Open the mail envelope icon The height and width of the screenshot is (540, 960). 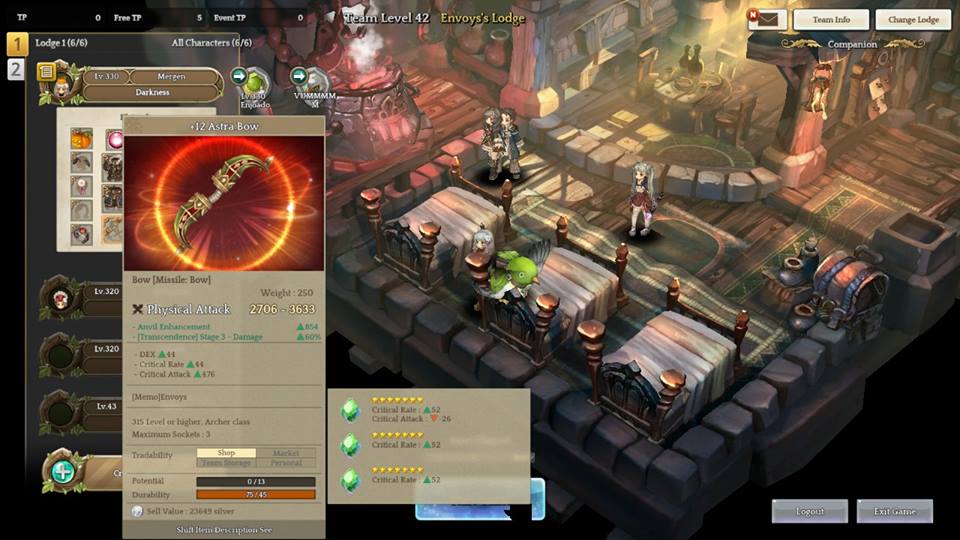[766, 19]
